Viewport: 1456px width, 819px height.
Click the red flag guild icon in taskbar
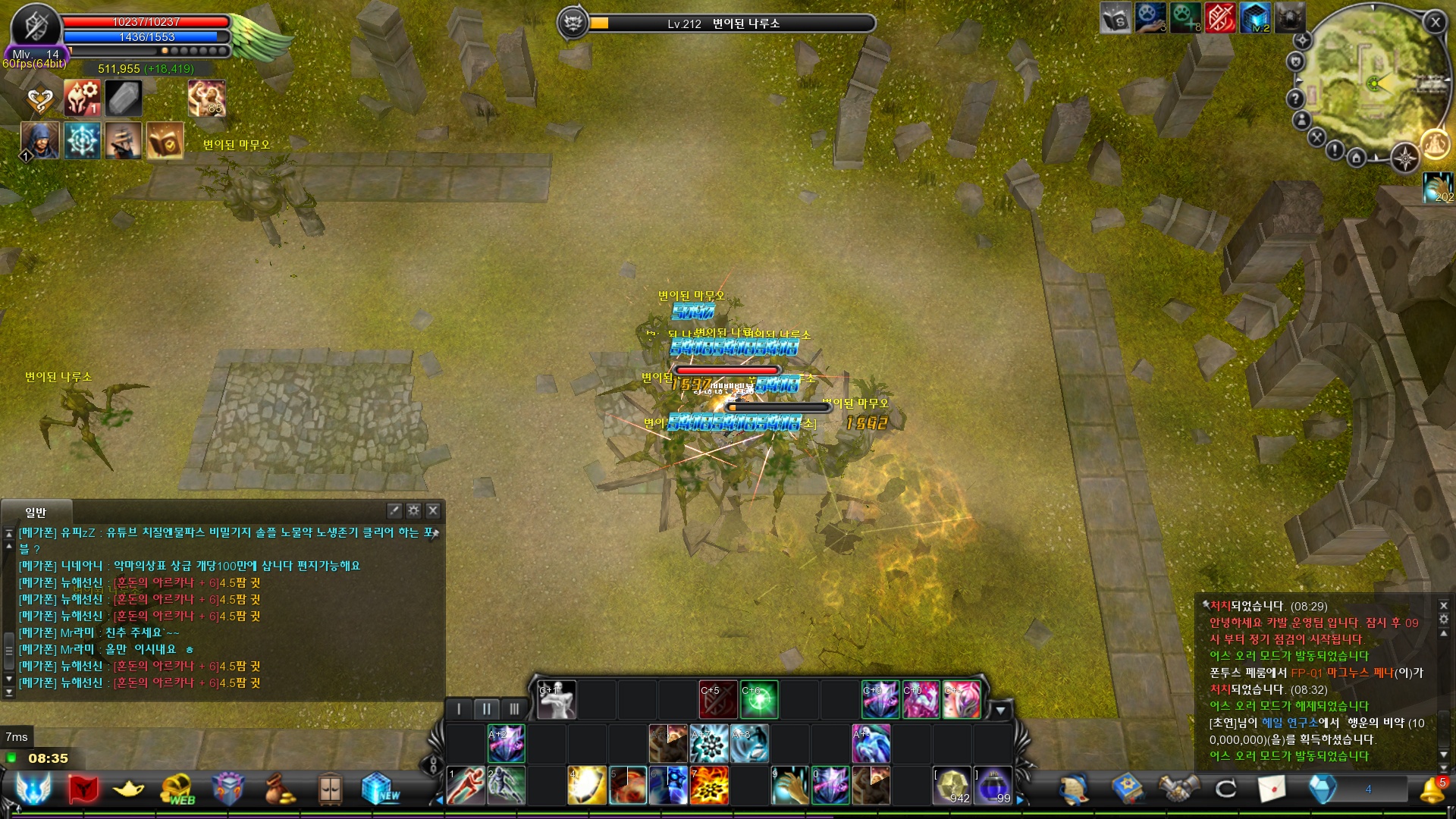coord(83,787)
